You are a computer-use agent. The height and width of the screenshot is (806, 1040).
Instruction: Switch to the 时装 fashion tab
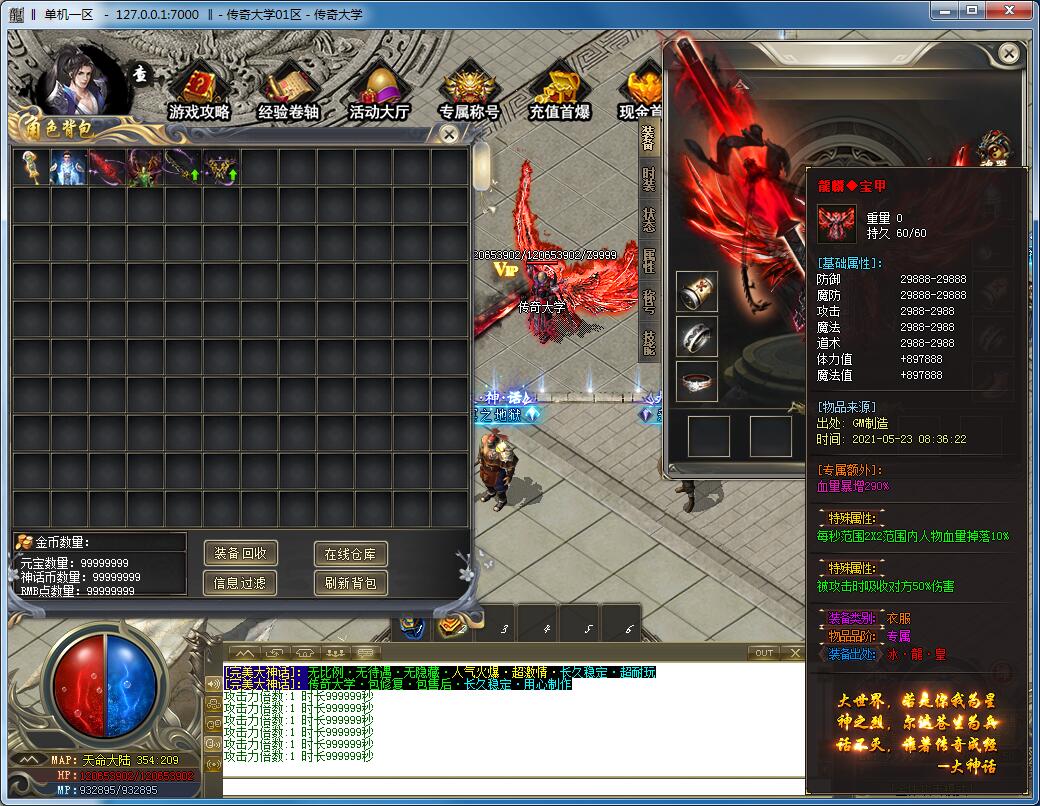649,181
